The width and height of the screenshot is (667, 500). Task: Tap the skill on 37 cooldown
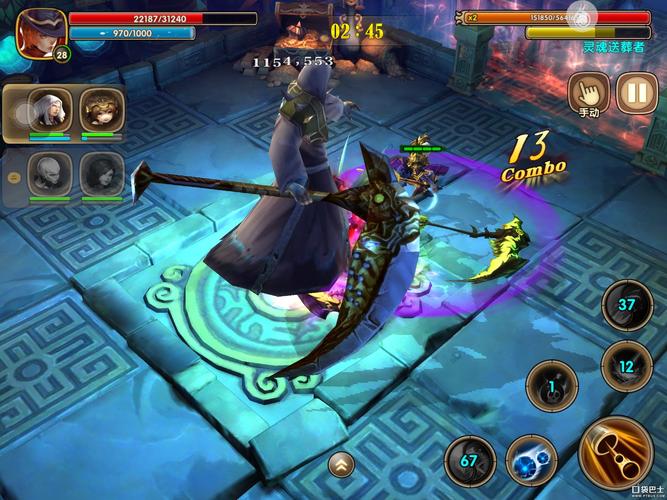pyautogui.click(x=627, y=307)
